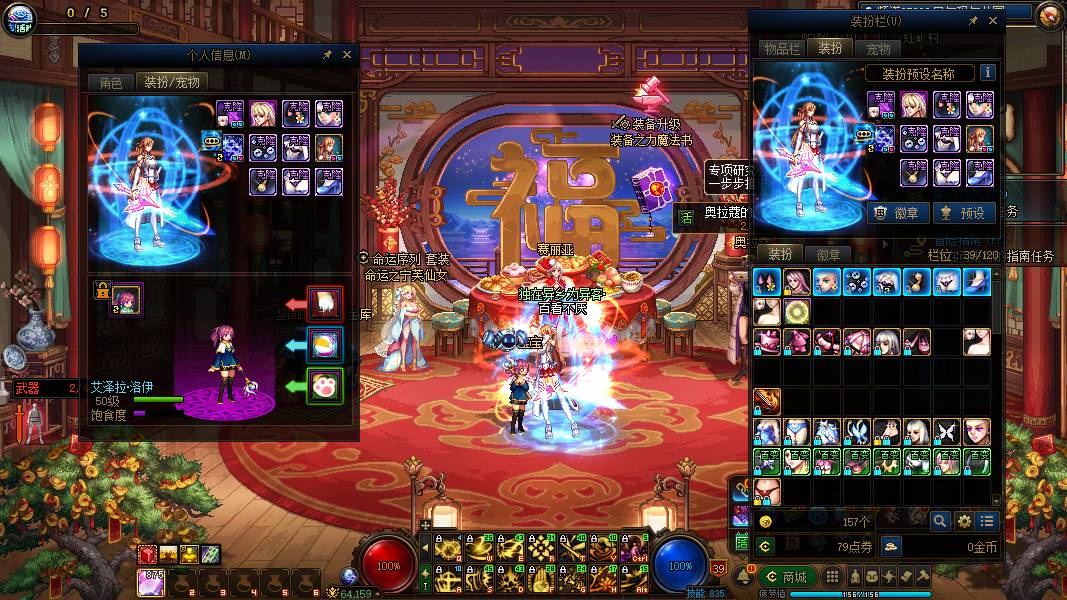Screen dimensions: 1067x600
Task: Switch to the 宠物 pet tab
Action: (878, 48)
